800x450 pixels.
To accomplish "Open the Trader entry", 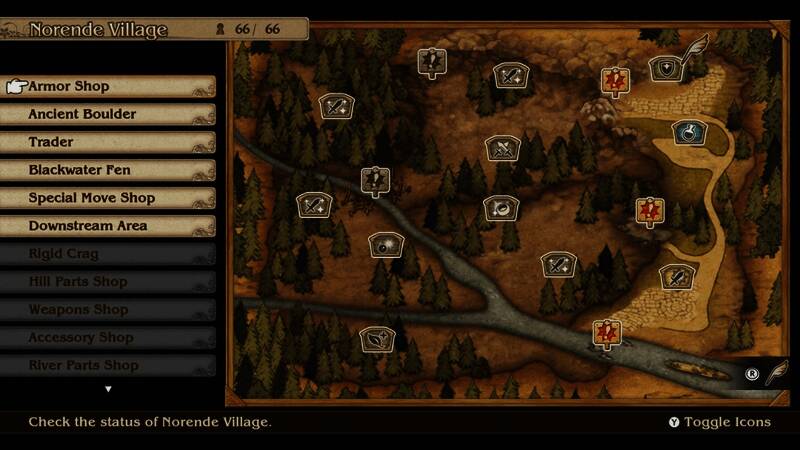I will click(x=110, y=142).
